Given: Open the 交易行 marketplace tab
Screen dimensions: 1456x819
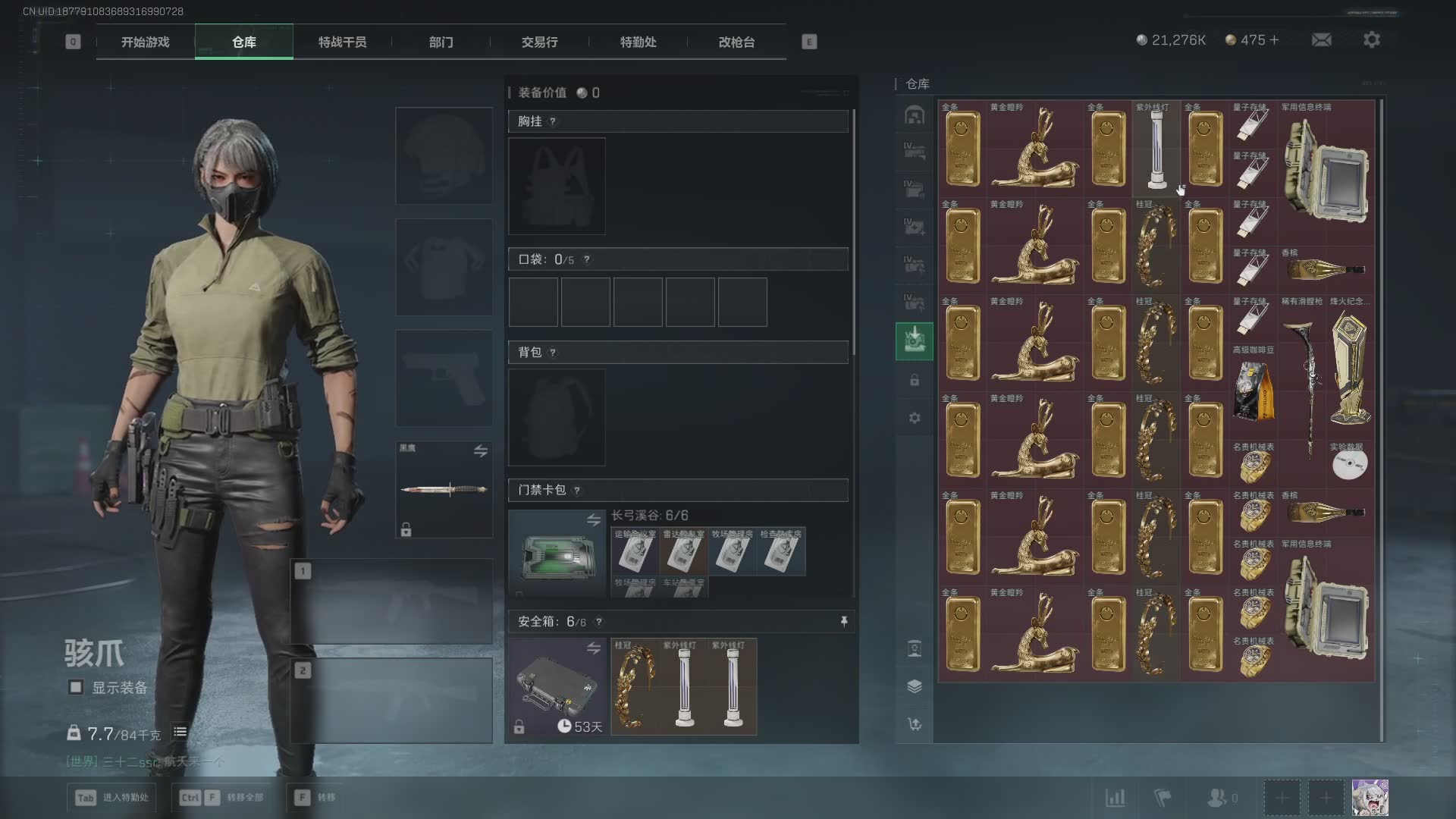Looking at the screenshot, I should tap(539, 42).
